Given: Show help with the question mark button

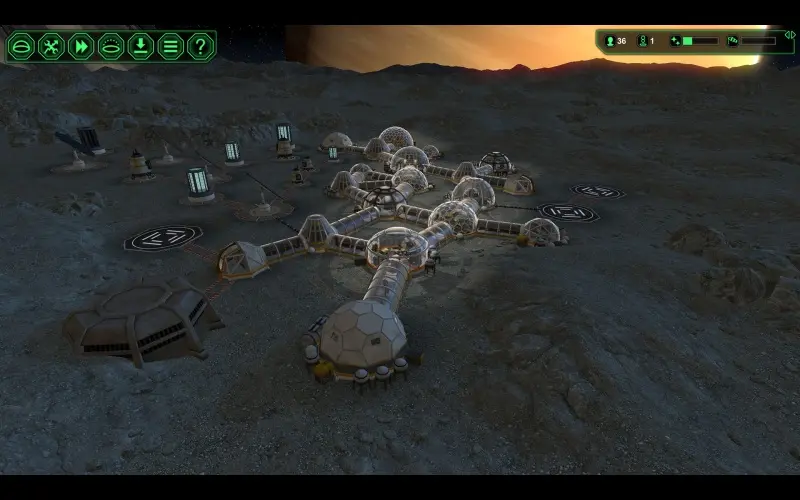Looking at the screenshot, I should pyautogui.click(x=201, y=46).
